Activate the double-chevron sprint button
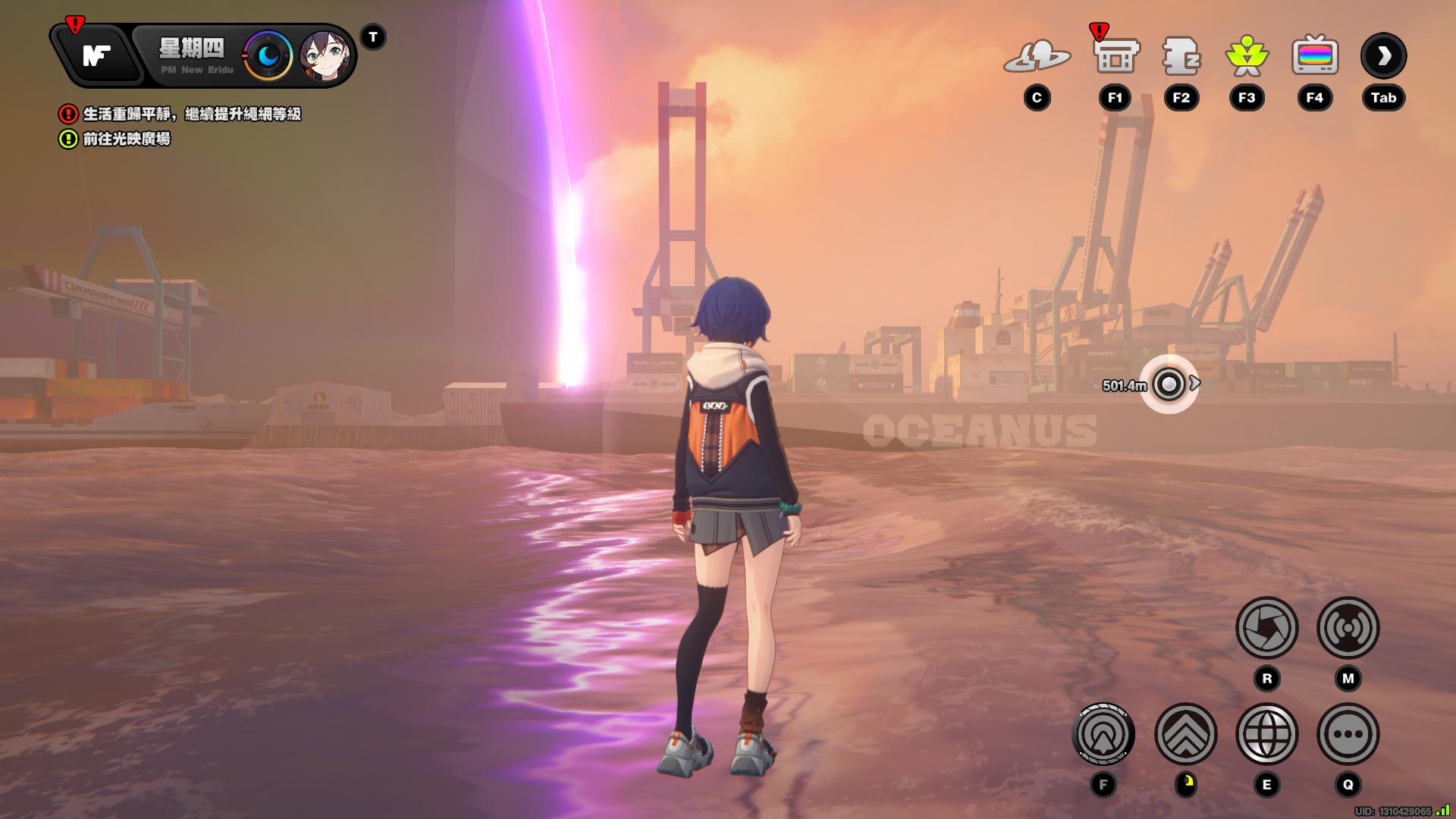Viewport: 1456px width, 819px height. [x=1185, y=734]
